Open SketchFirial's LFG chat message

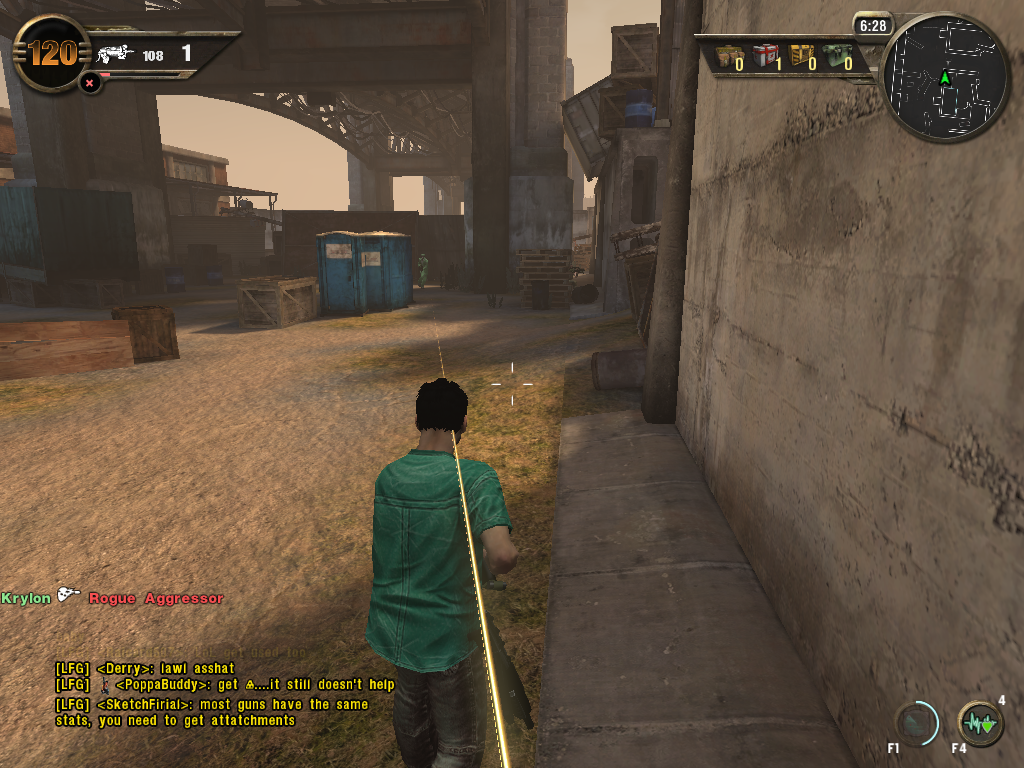tap(212, 712)
